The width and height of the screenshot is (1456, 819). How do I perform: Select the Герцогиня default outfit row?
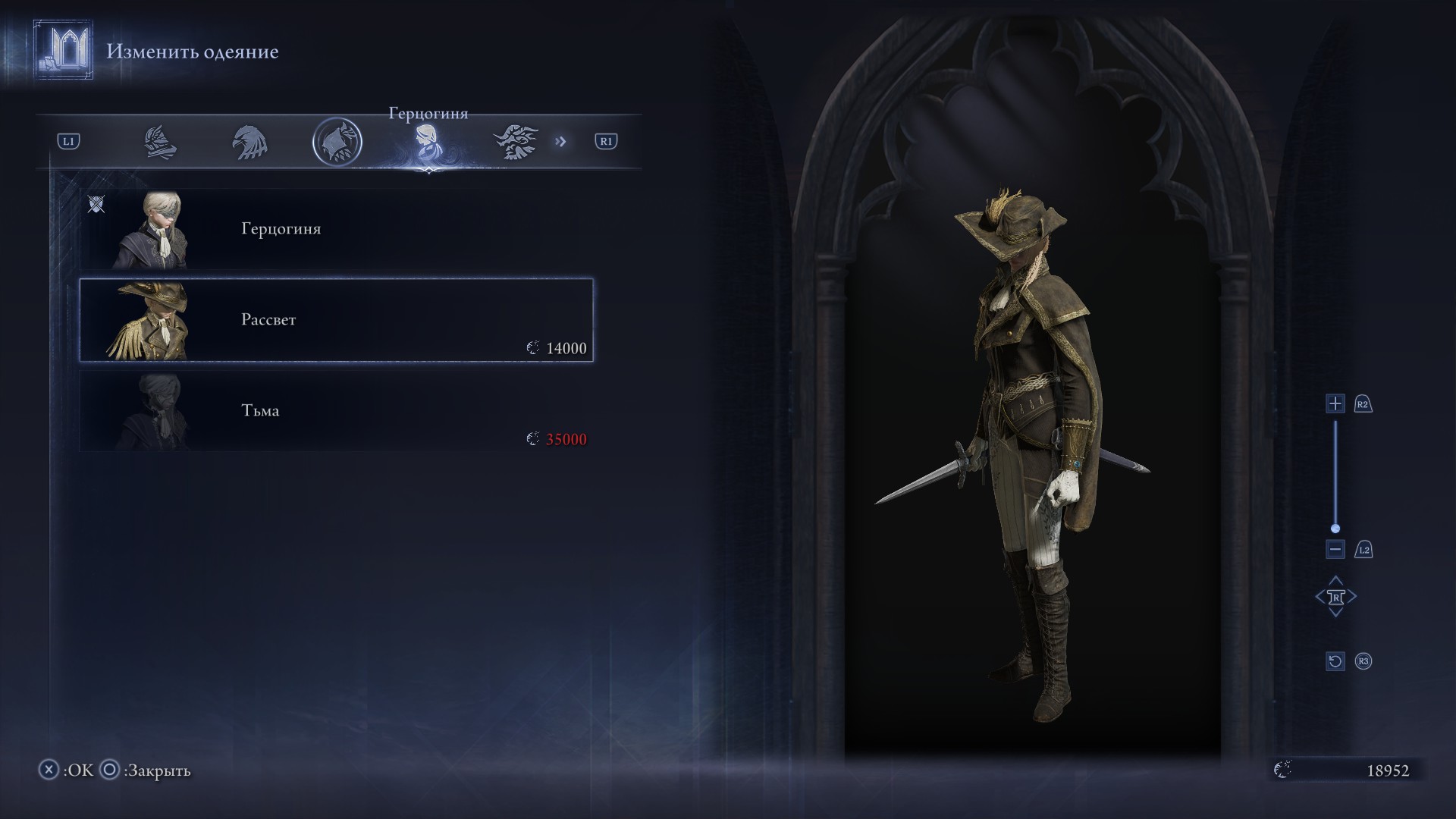pos(336,229)
